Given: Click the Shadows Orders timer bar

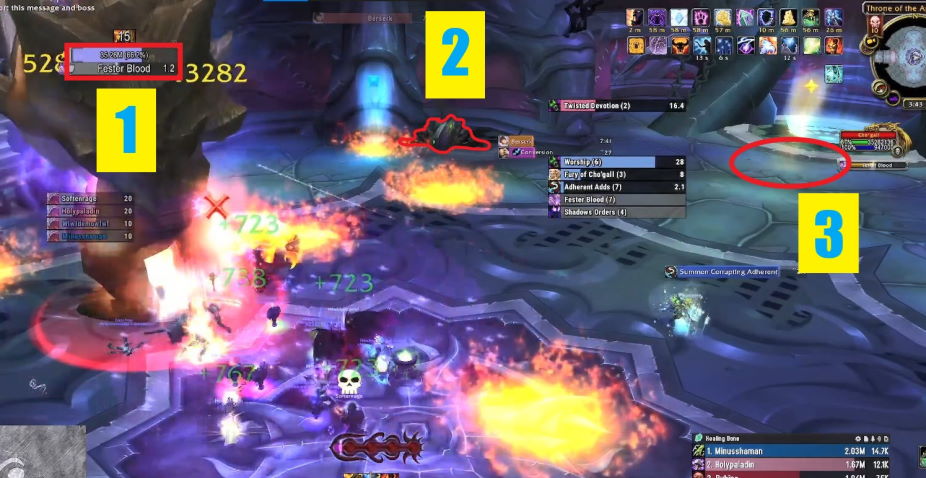Looking at the screenshot, I should 617,212.
